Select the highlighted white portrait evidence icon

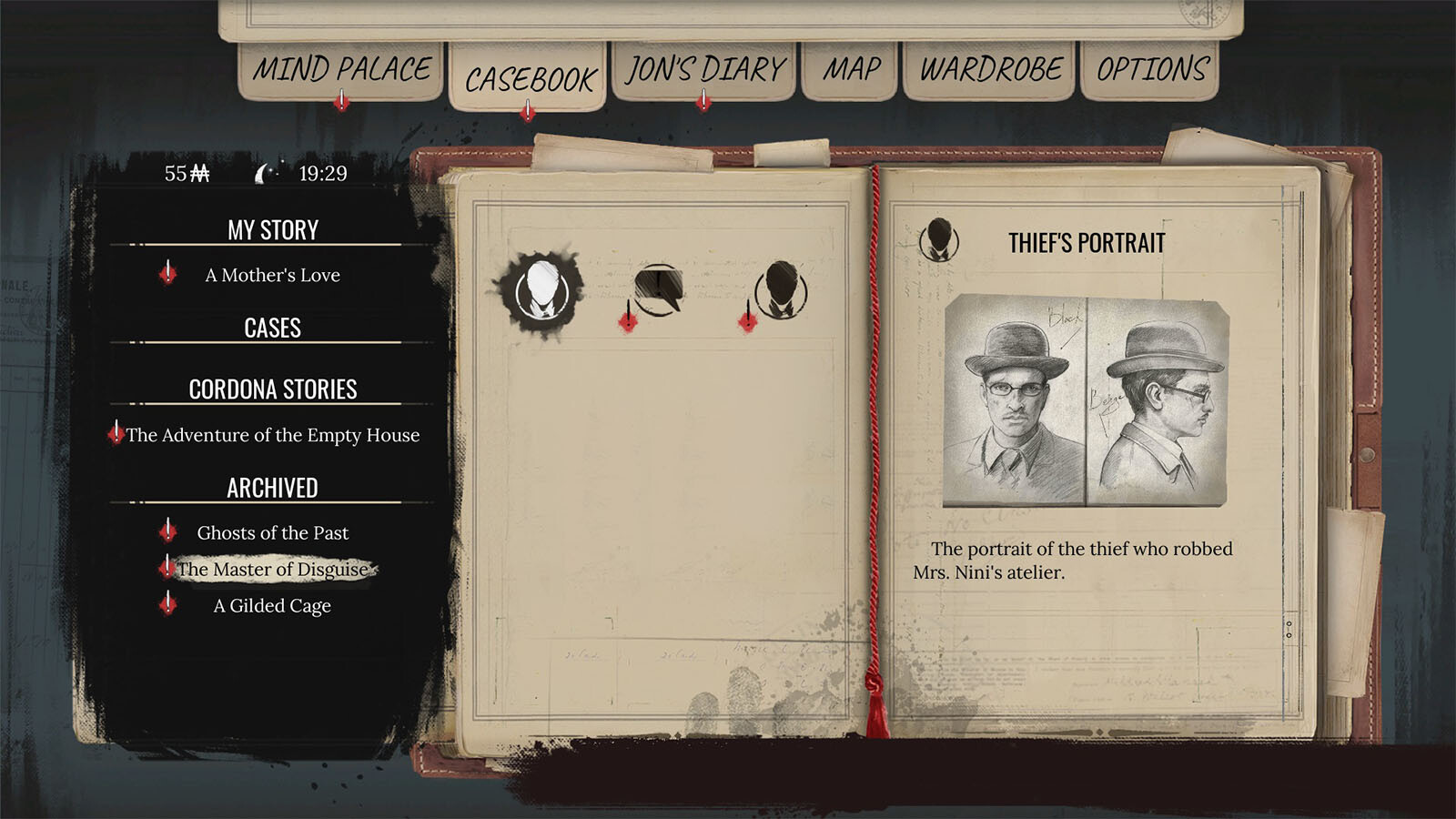pos(542,291)
